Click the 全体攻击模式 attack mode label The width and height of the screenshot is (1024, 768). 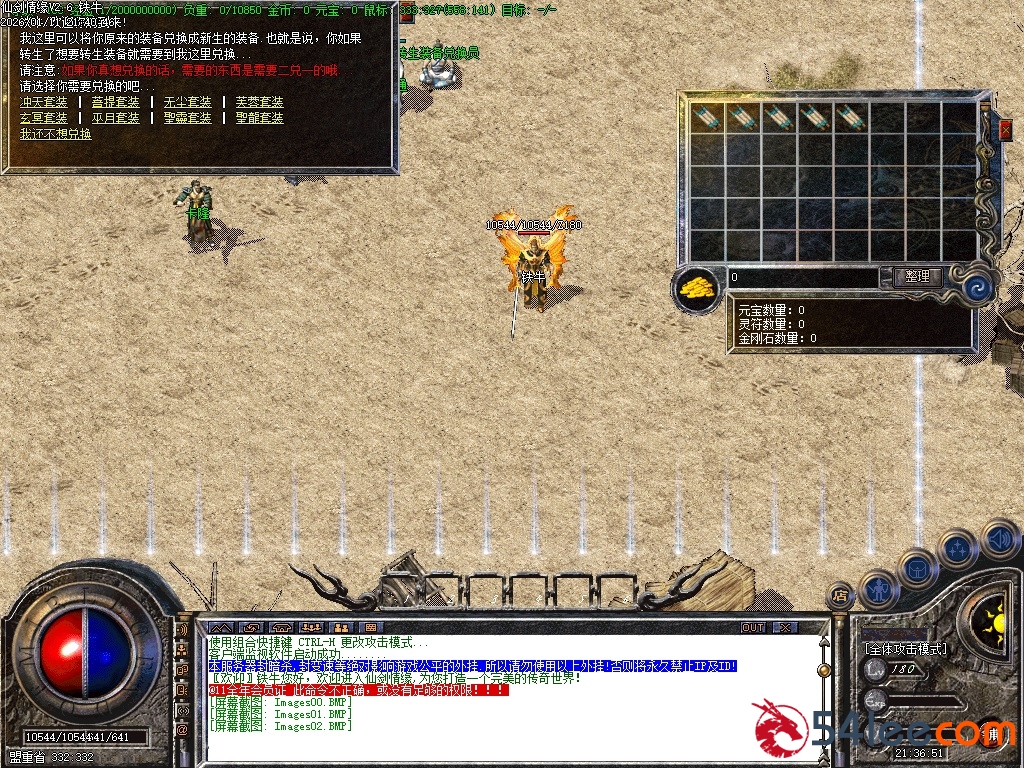905,649
